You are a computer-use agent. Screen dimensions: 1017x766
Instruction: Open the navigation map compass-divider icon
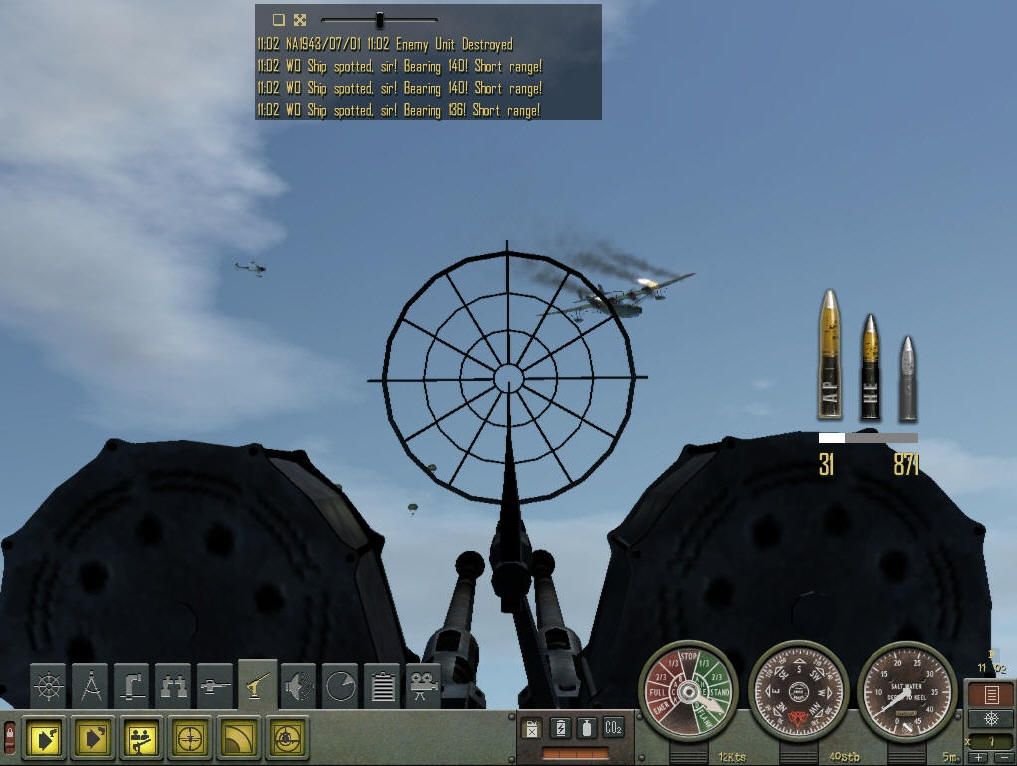[91, 687]
